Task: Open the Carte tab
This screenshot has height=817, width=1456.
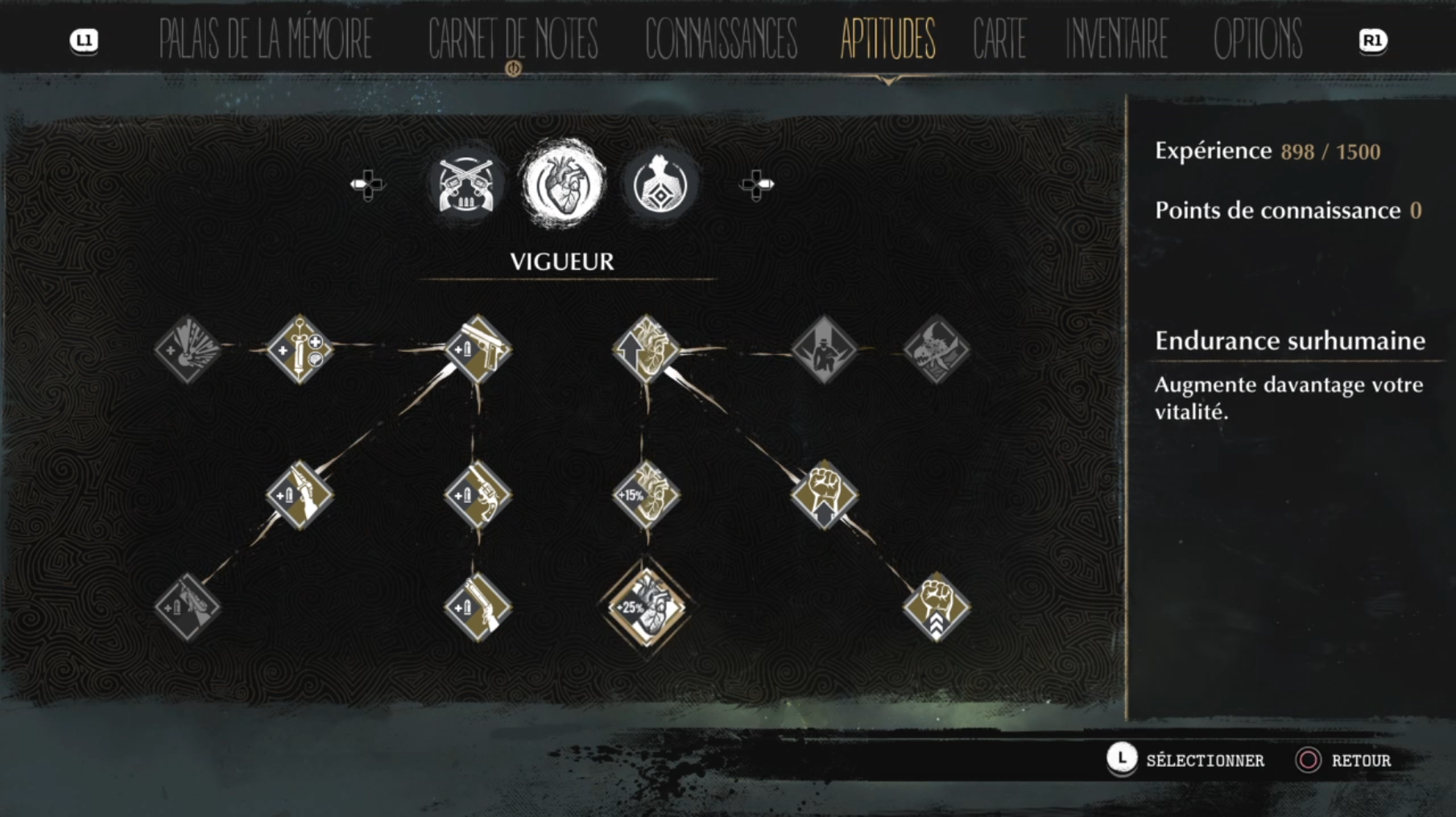Action: pyautogui.click(x=999, y=39)
